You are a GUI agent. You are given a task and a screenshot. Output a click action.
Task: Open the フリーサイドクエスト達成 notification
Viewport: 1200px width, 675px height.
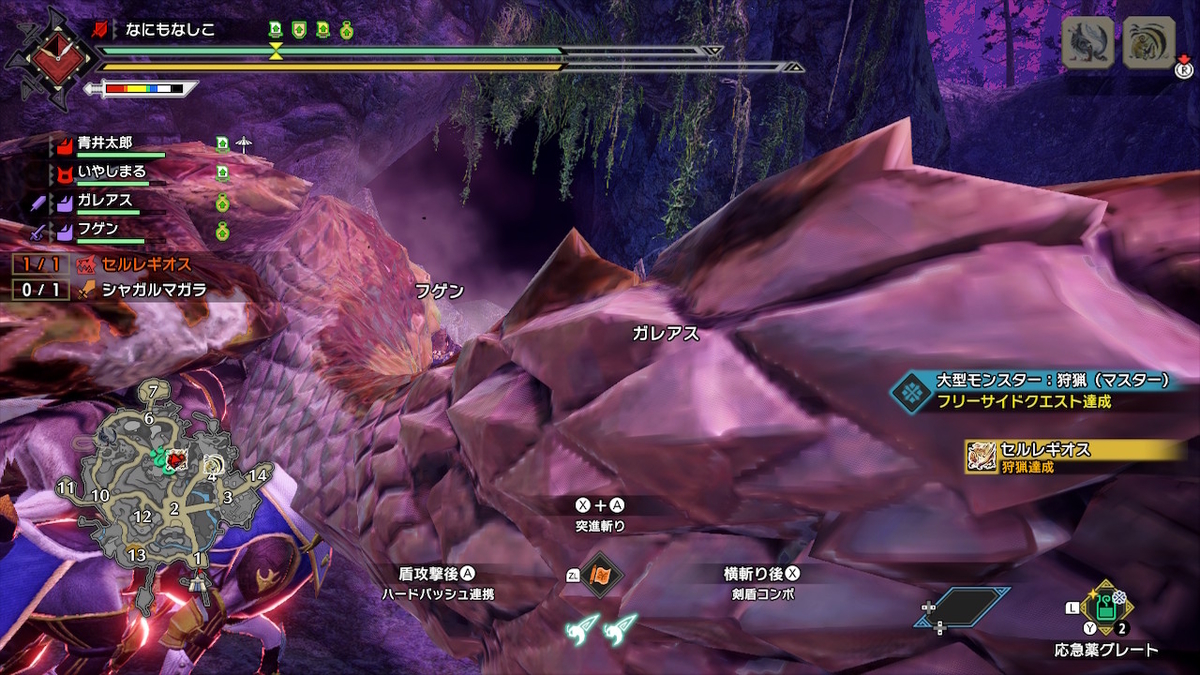(x=1030, y=391)
